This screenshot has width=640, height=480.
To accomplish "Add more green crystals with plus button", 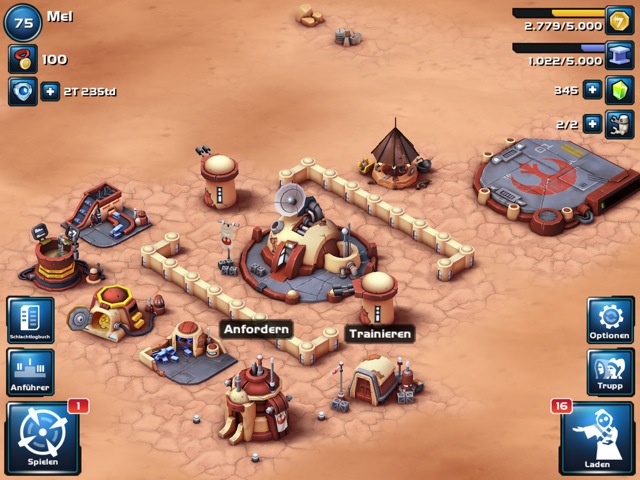I will click(x=593, y=90).
